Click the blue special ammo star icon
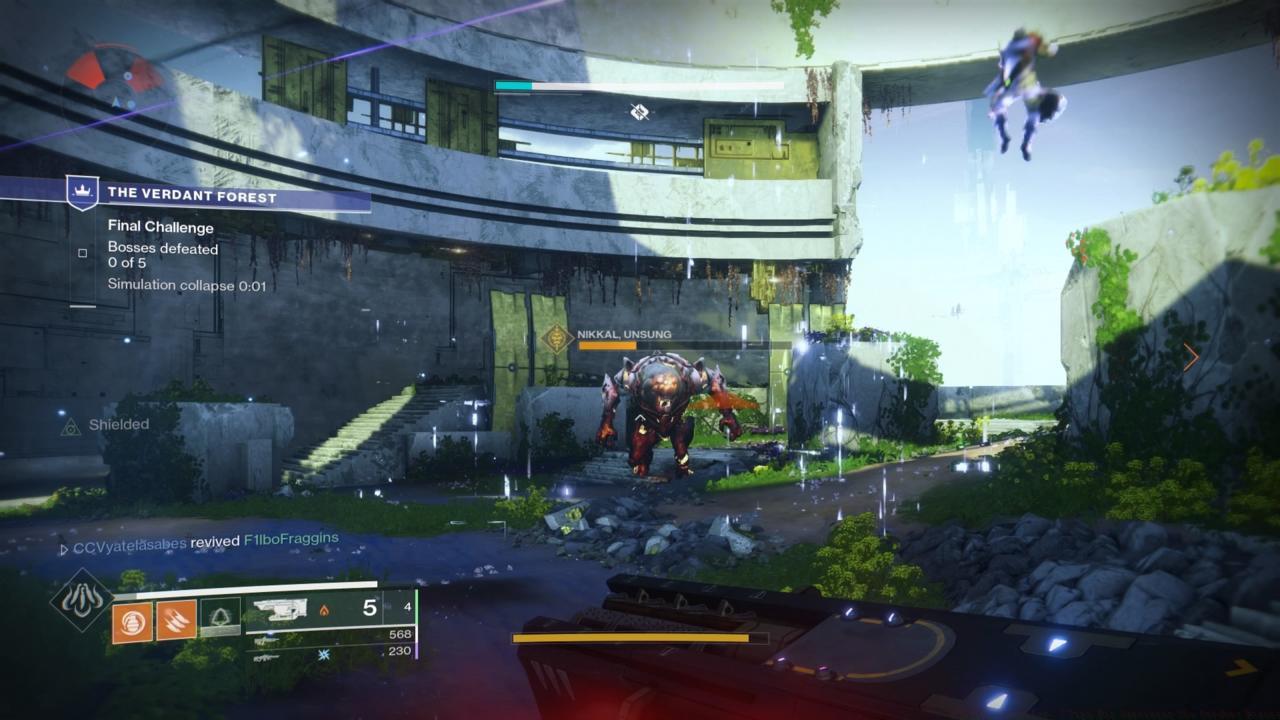Image resolution: width=1280 pixels, height=720 pixels. pyautogui.click(x=325, y=655)
